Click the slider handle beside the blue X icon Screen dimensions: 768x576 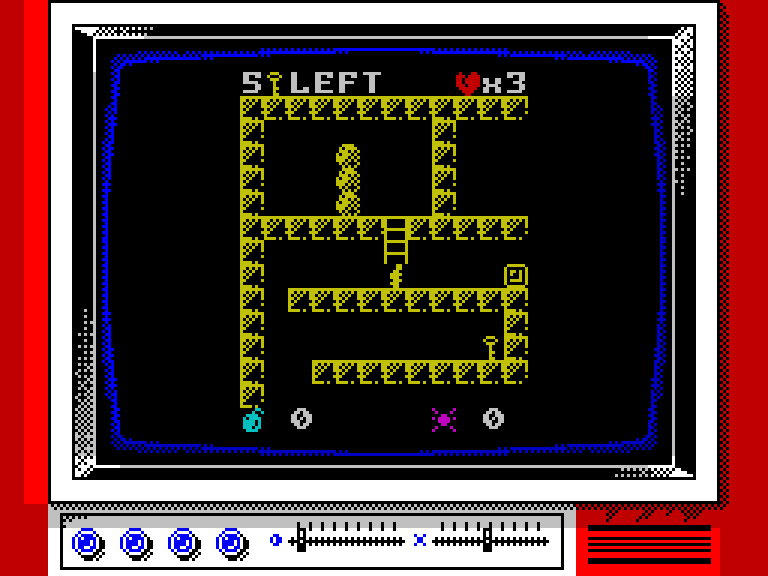click(x=487, y=540)
